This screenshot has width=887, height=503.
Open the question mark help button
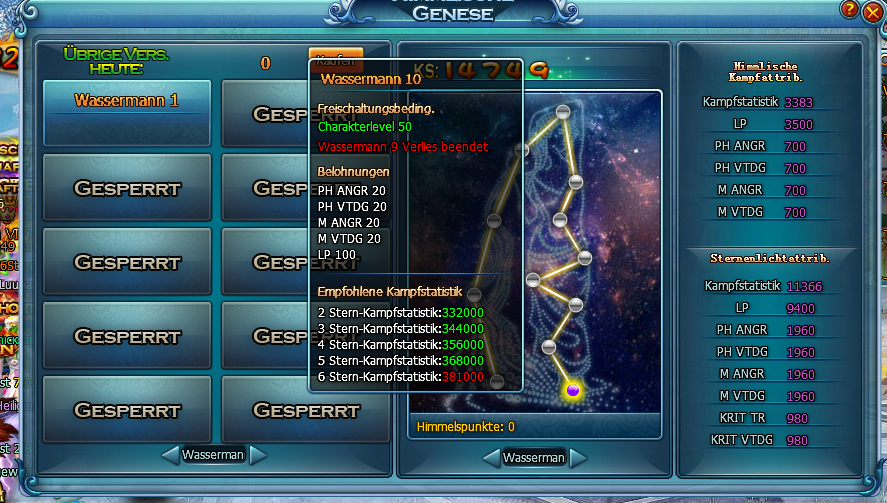tap(849, 9)
